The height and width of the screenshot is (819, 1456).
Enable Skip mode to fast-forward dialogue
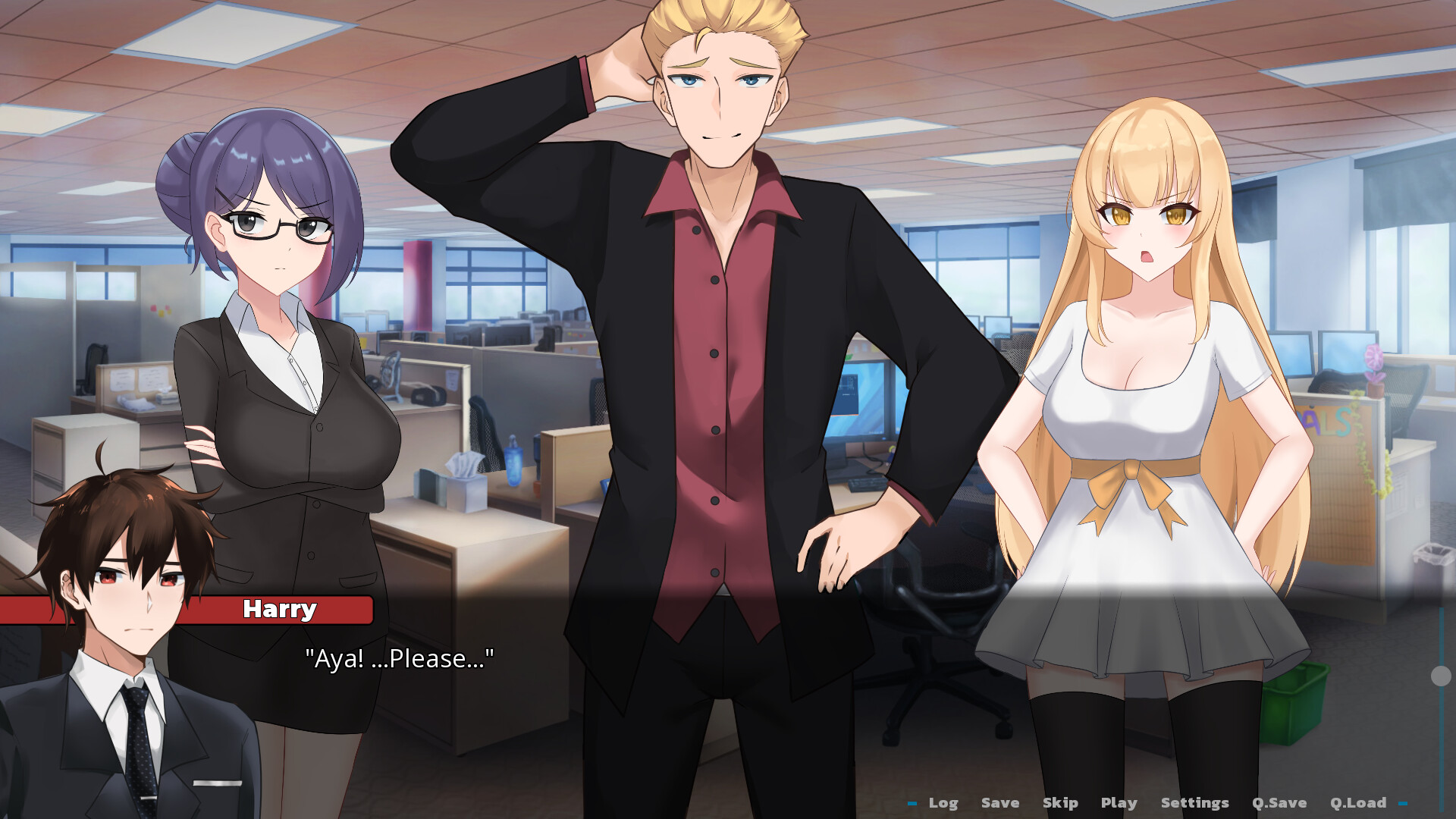click(1059, 802)
